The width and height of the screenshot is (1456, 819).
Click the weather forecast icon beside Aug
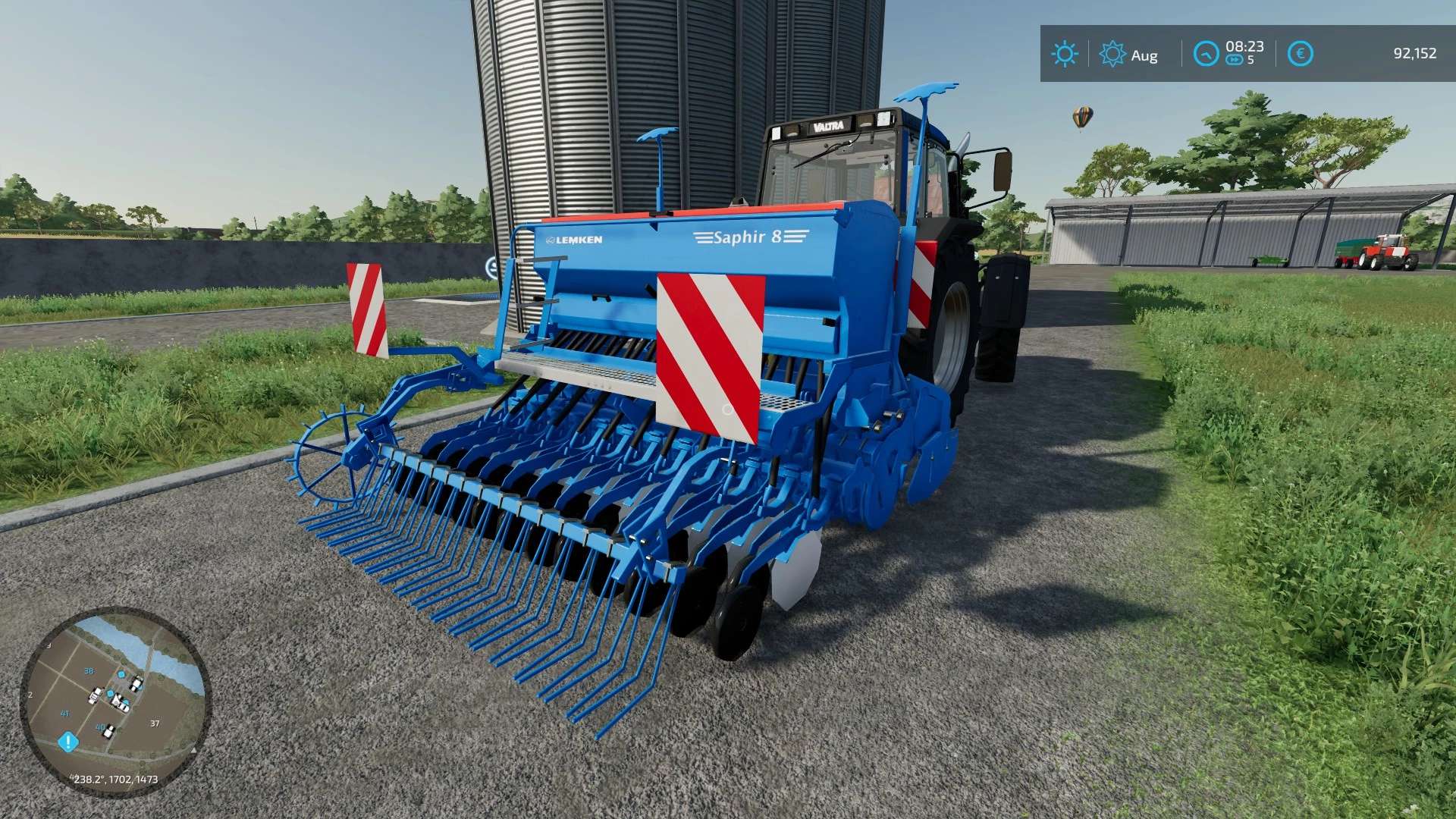[1112, 54]
